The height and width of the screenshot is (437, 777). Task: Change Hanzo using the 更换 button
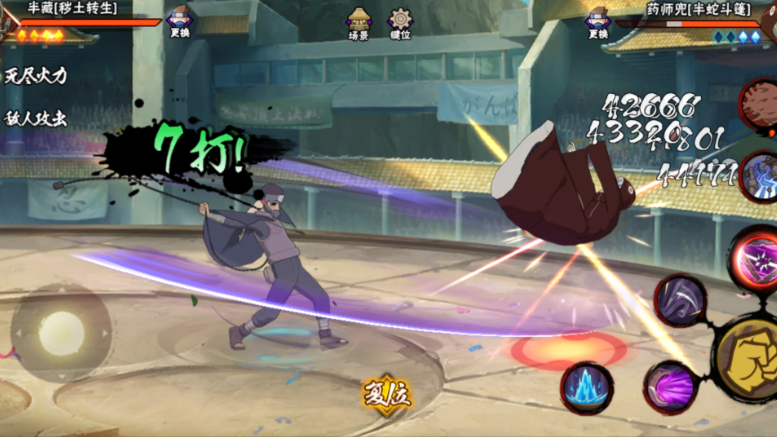(180, 21)
